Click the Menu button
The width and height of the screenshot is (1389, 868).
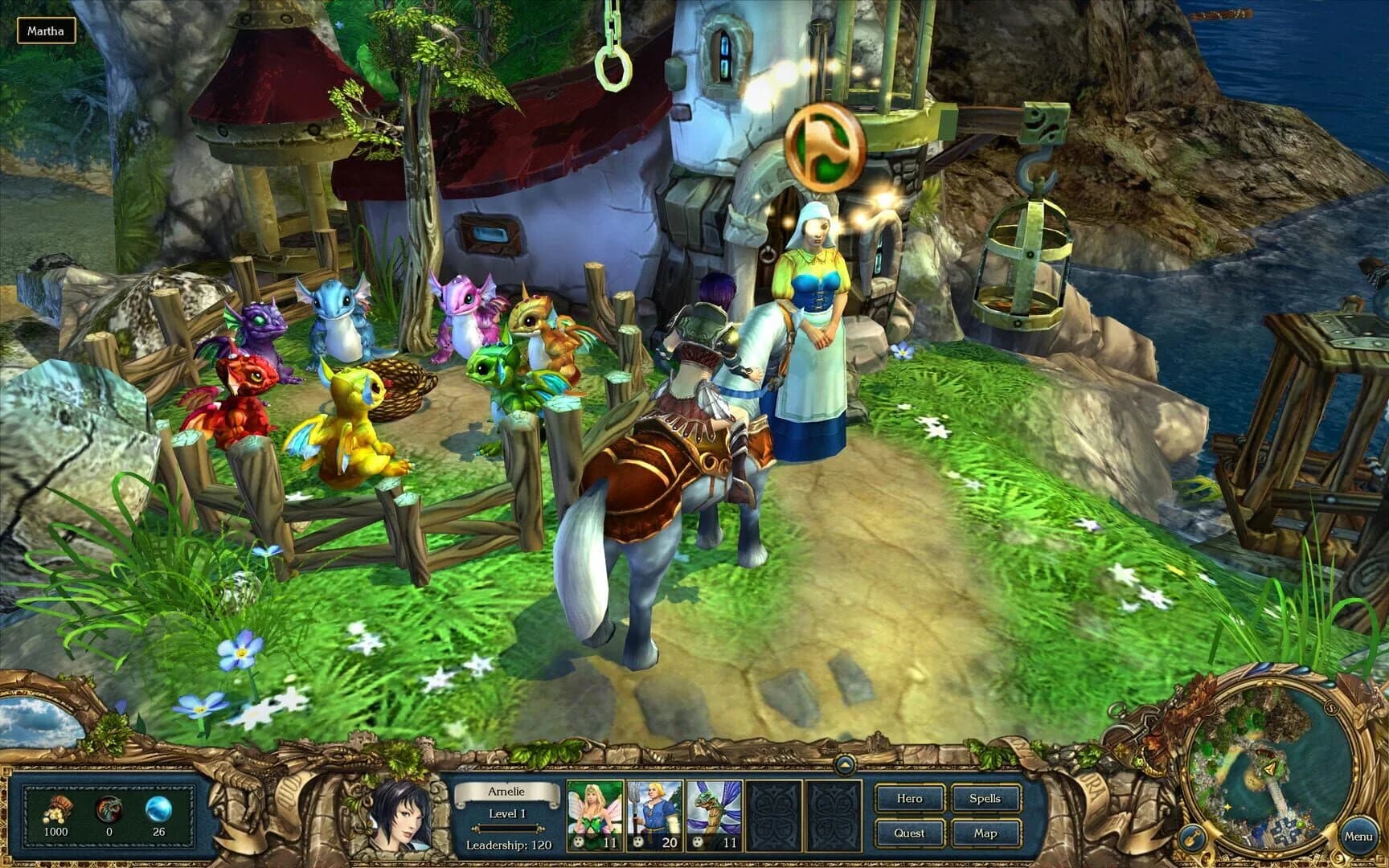point(1360,837)
